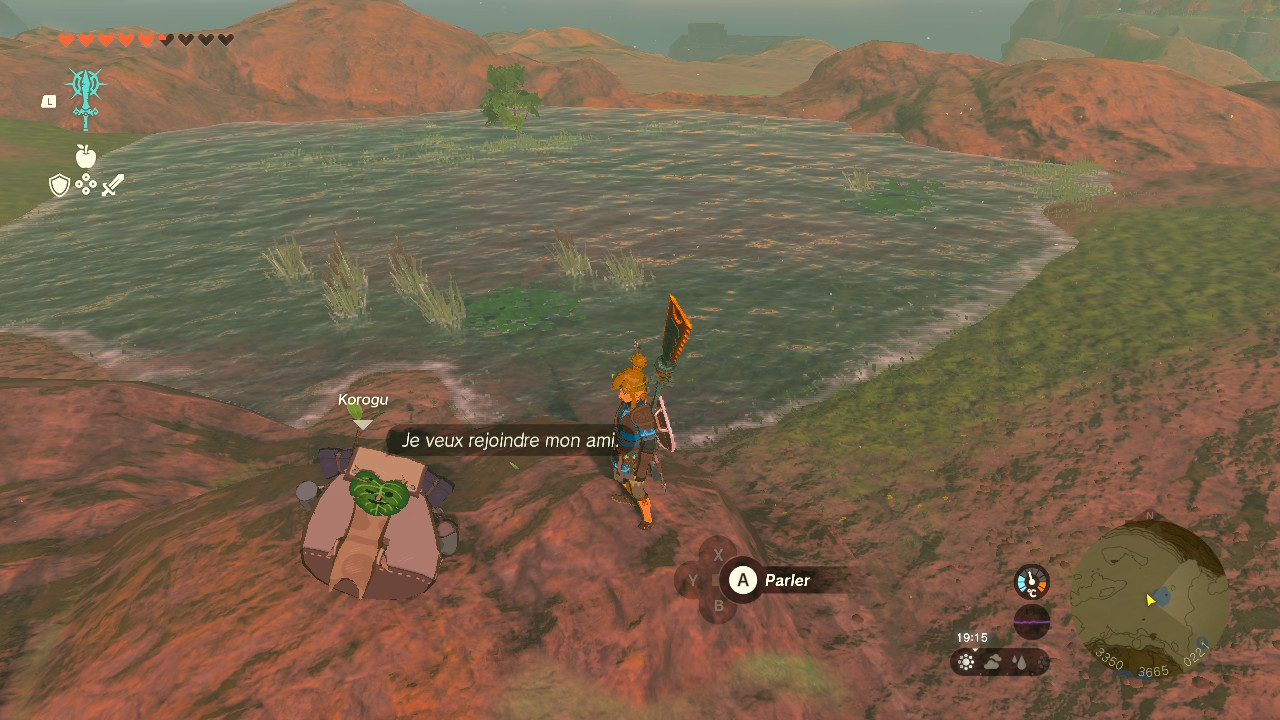1280x720 pixels.
Task: Click the weather forecast bar
Action: coord(999,661)
